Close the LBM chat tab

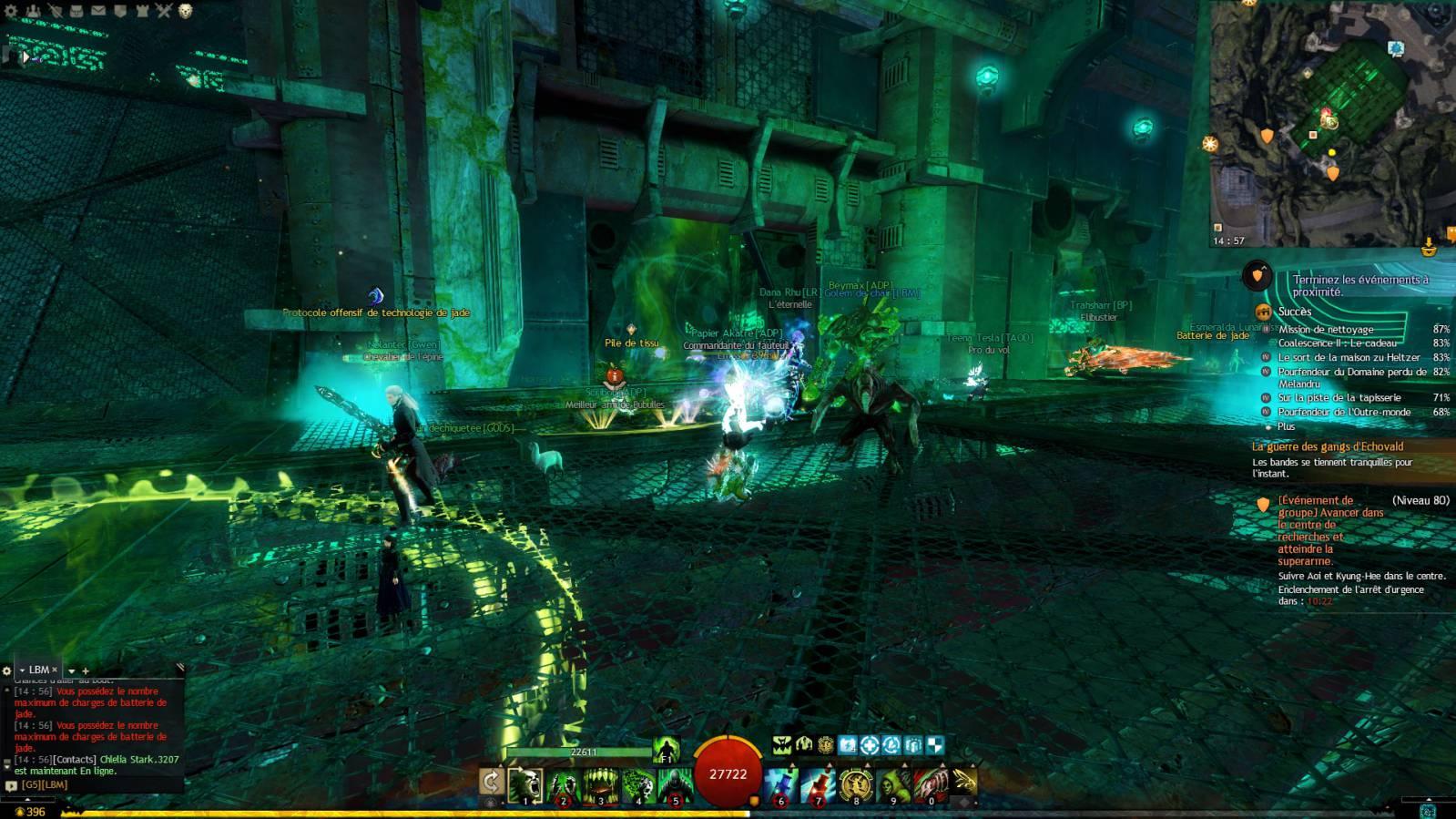point(55,670)
